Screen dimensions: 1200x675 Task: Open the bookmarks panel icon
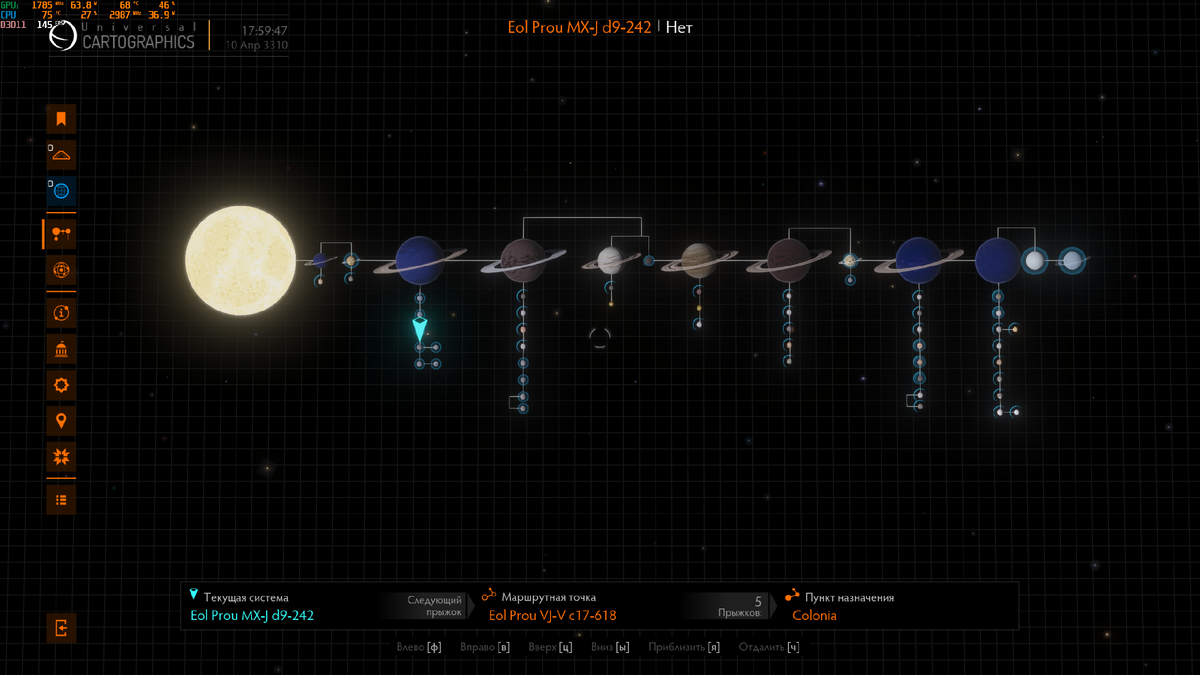click(x=61, y=119)
